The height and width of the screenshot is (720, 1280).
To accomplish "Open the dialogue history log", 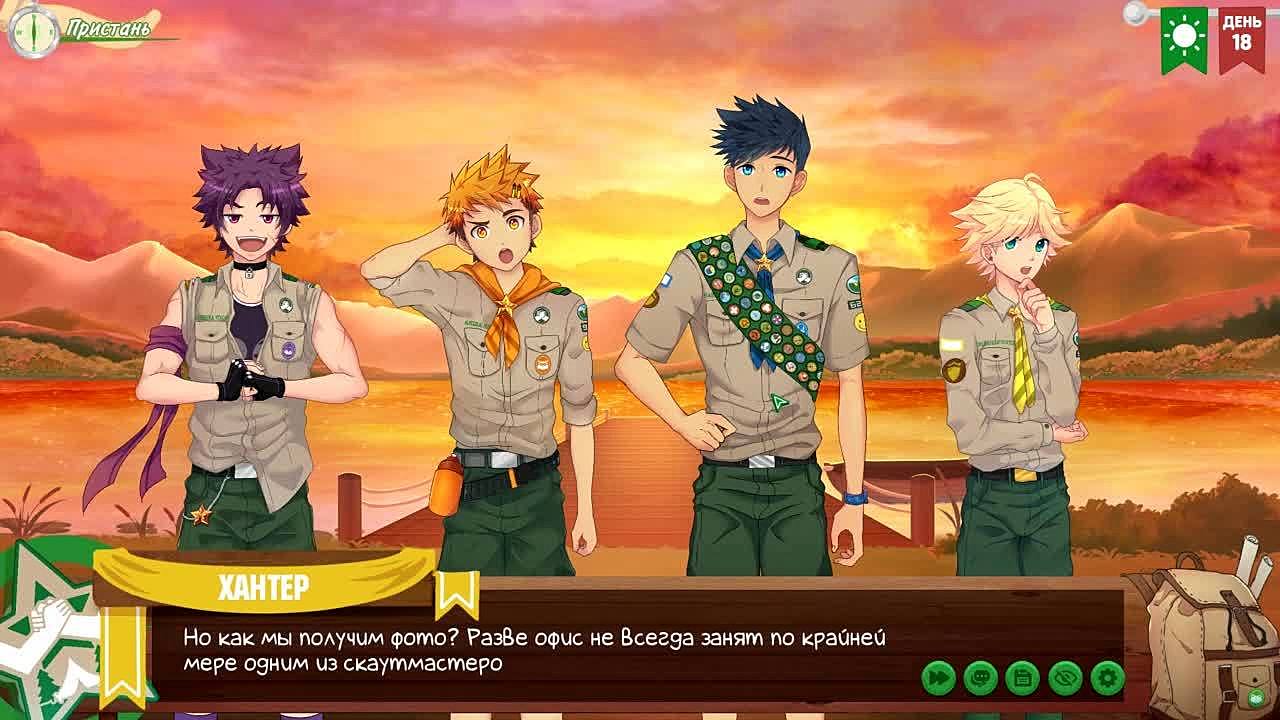I will pyautogui.click(x=980, y=678).
